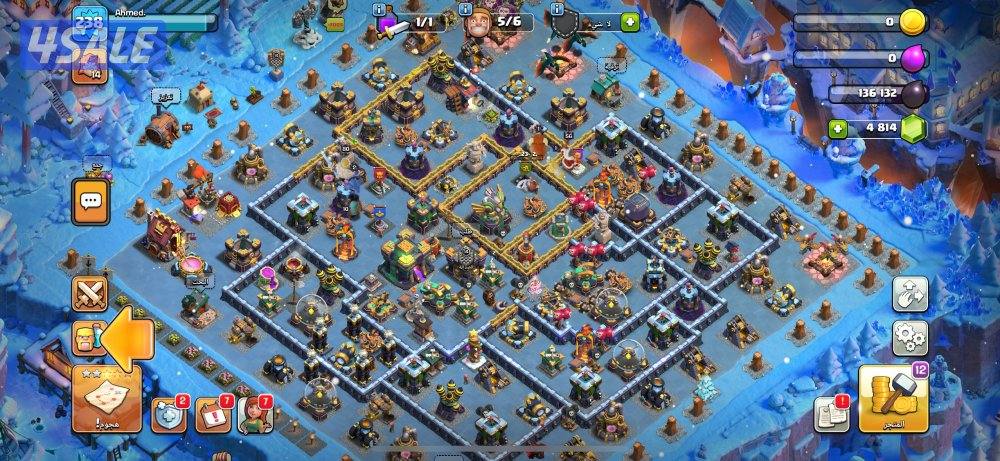Open the red-haired character icon

(255, 415)
